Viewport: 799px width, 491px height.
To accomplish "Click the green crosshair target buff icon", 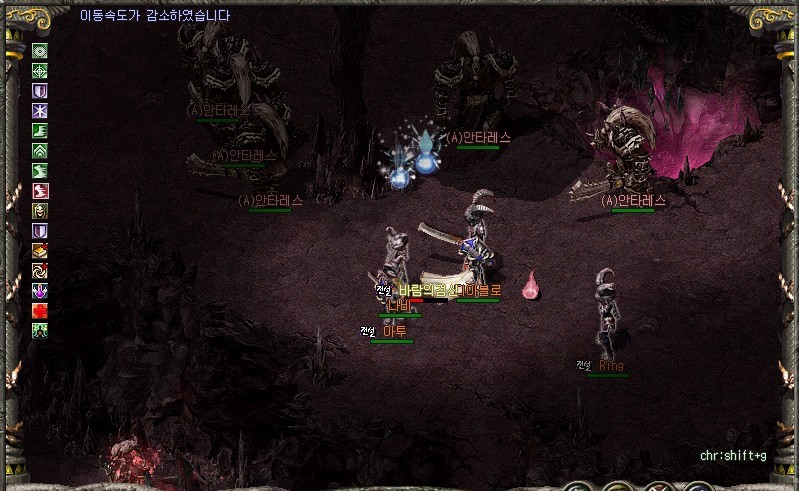I will (40, 71).
